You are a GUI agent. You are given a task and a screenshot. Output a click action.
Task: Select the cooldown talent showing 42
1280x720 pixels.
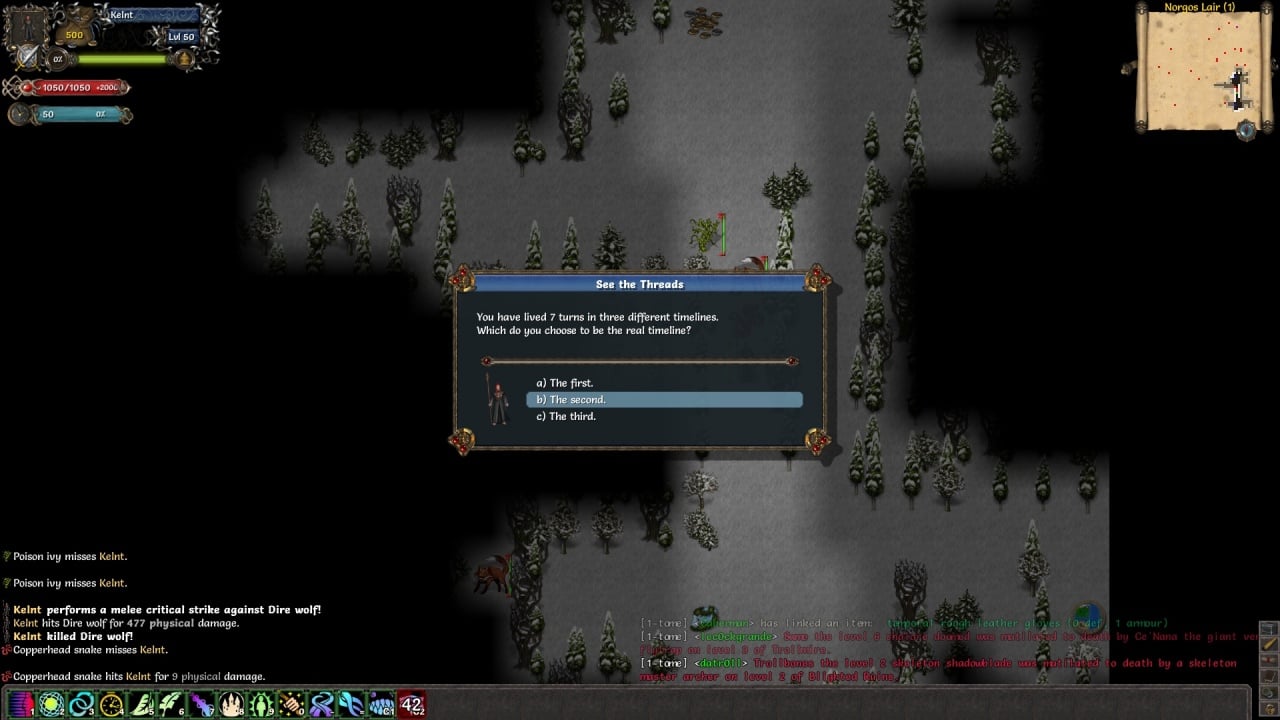coord(411,704)
